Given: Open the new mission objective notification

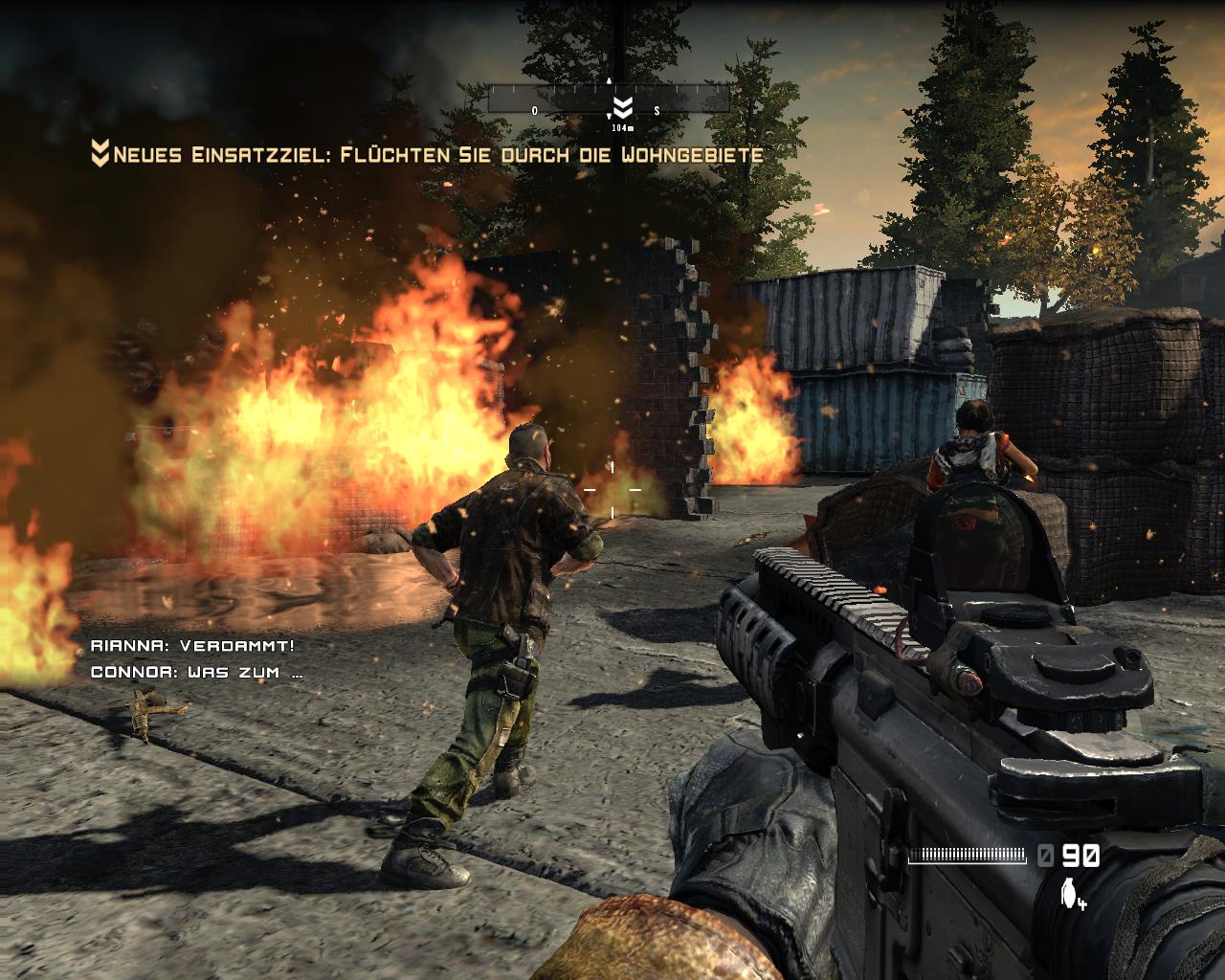Looking at the screenshot, I should [x=427, y=153].
